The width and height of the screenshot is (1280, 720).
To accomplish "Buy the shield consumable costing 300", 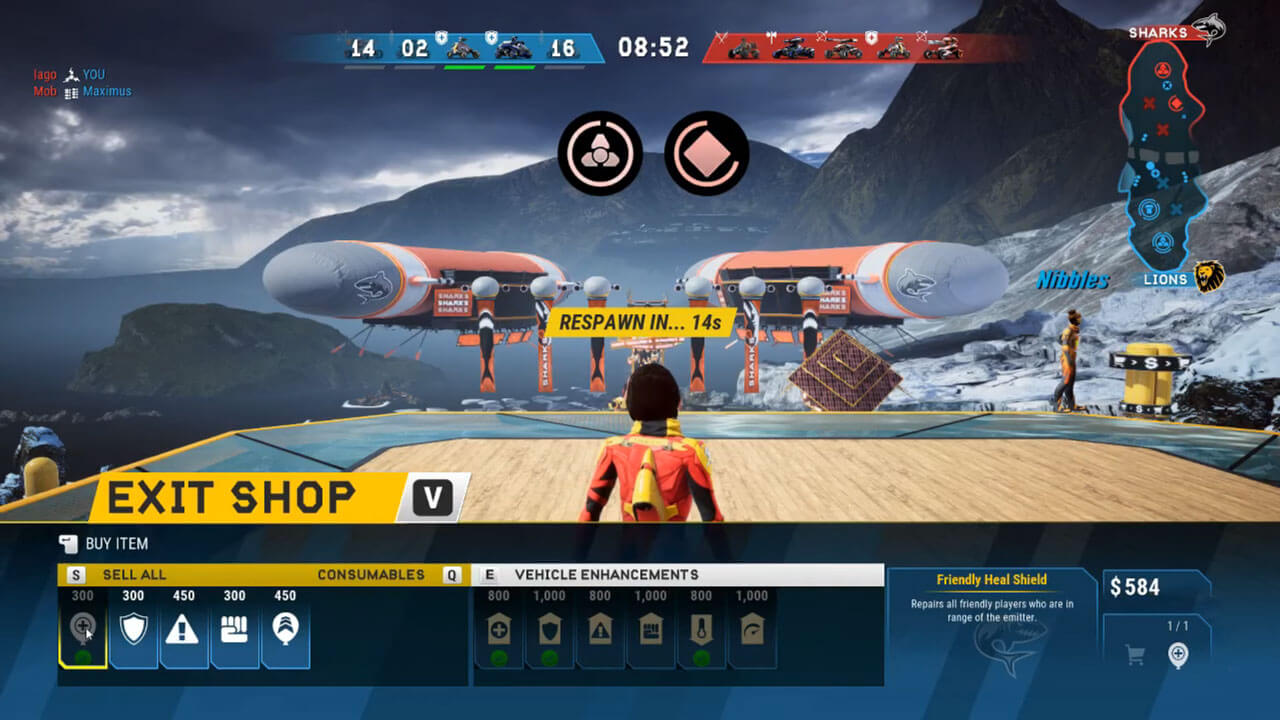I will (x=133, y=629).
